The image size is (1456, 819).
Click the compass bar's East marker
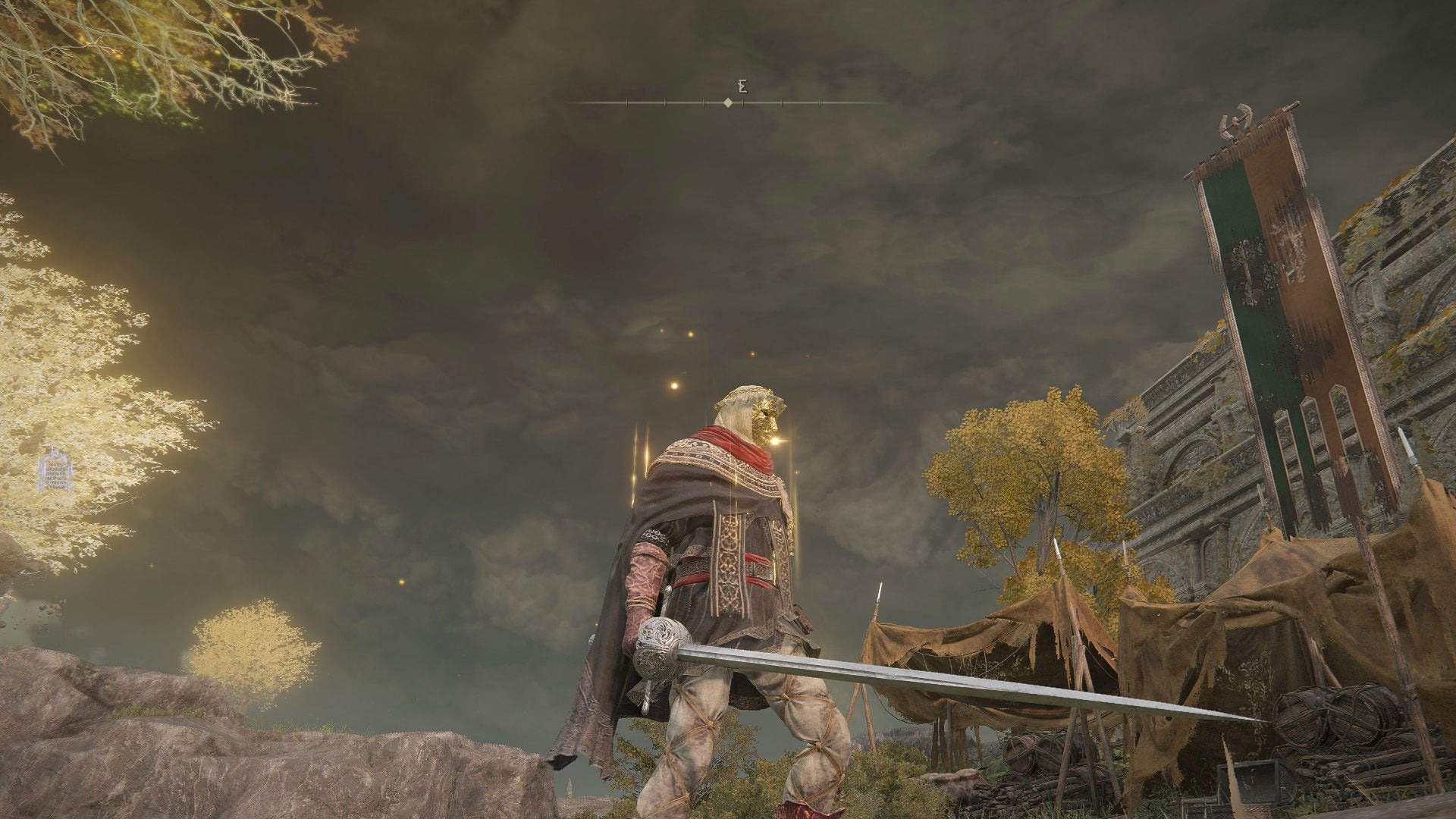click(743, 86)
